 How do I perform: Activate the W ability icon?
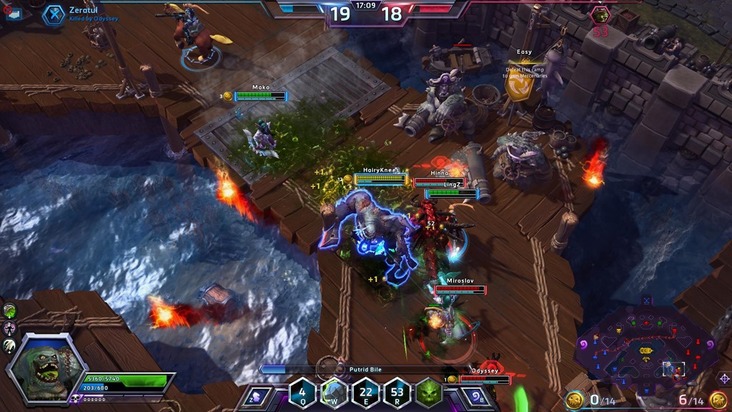[x=335, y=392]
